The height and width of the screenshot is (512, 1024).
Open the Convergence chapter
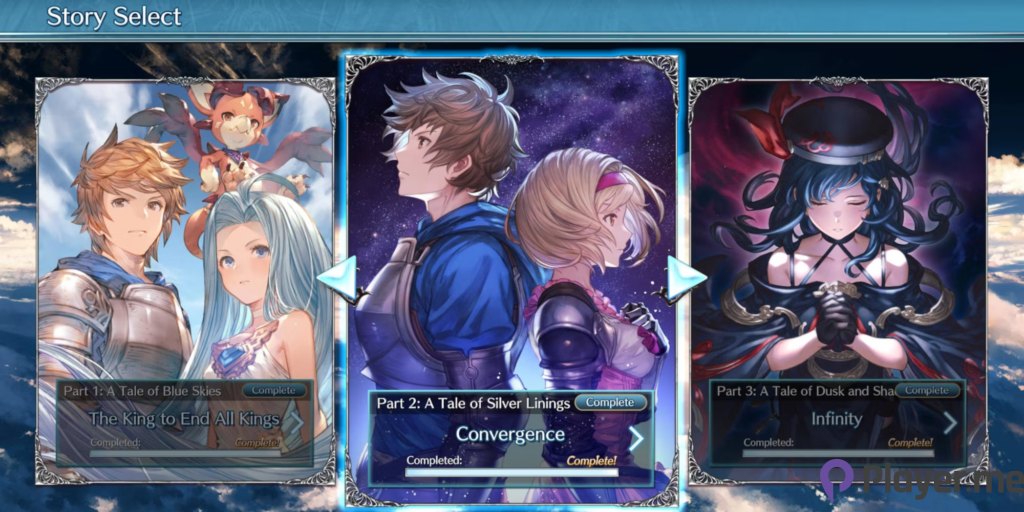coord(511,435)
